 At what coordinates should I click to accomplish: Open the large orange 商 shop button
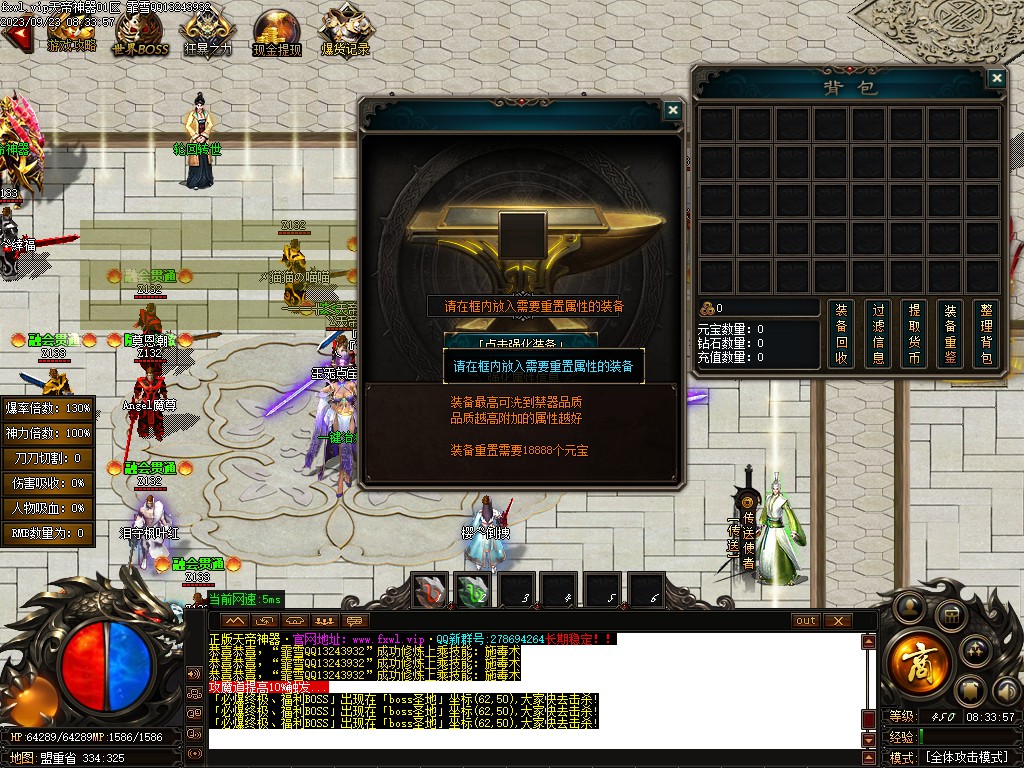click(x=915, y=660)
